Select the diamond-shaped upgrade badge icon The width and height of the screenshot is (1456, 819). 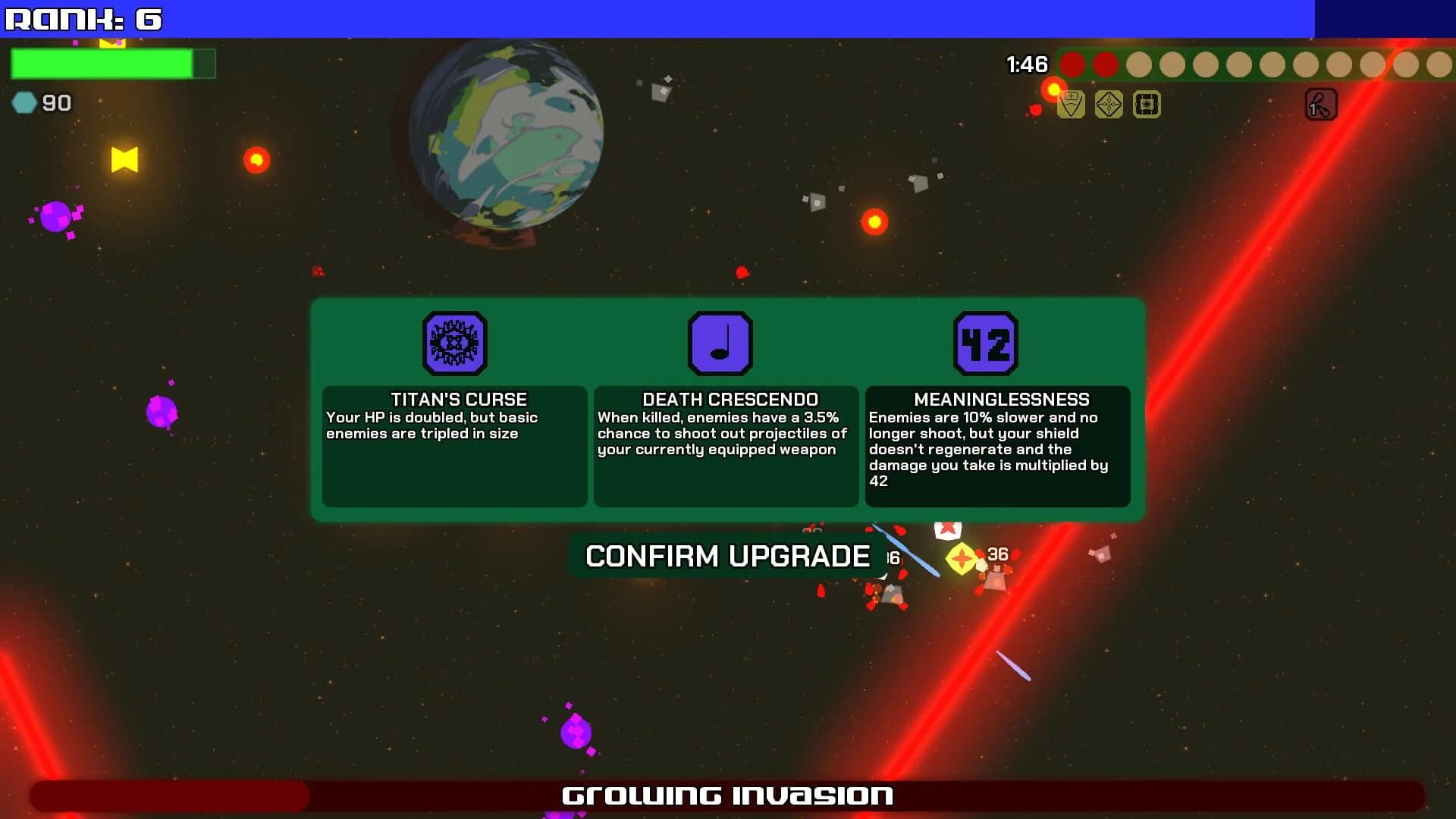pos(1109,104)
